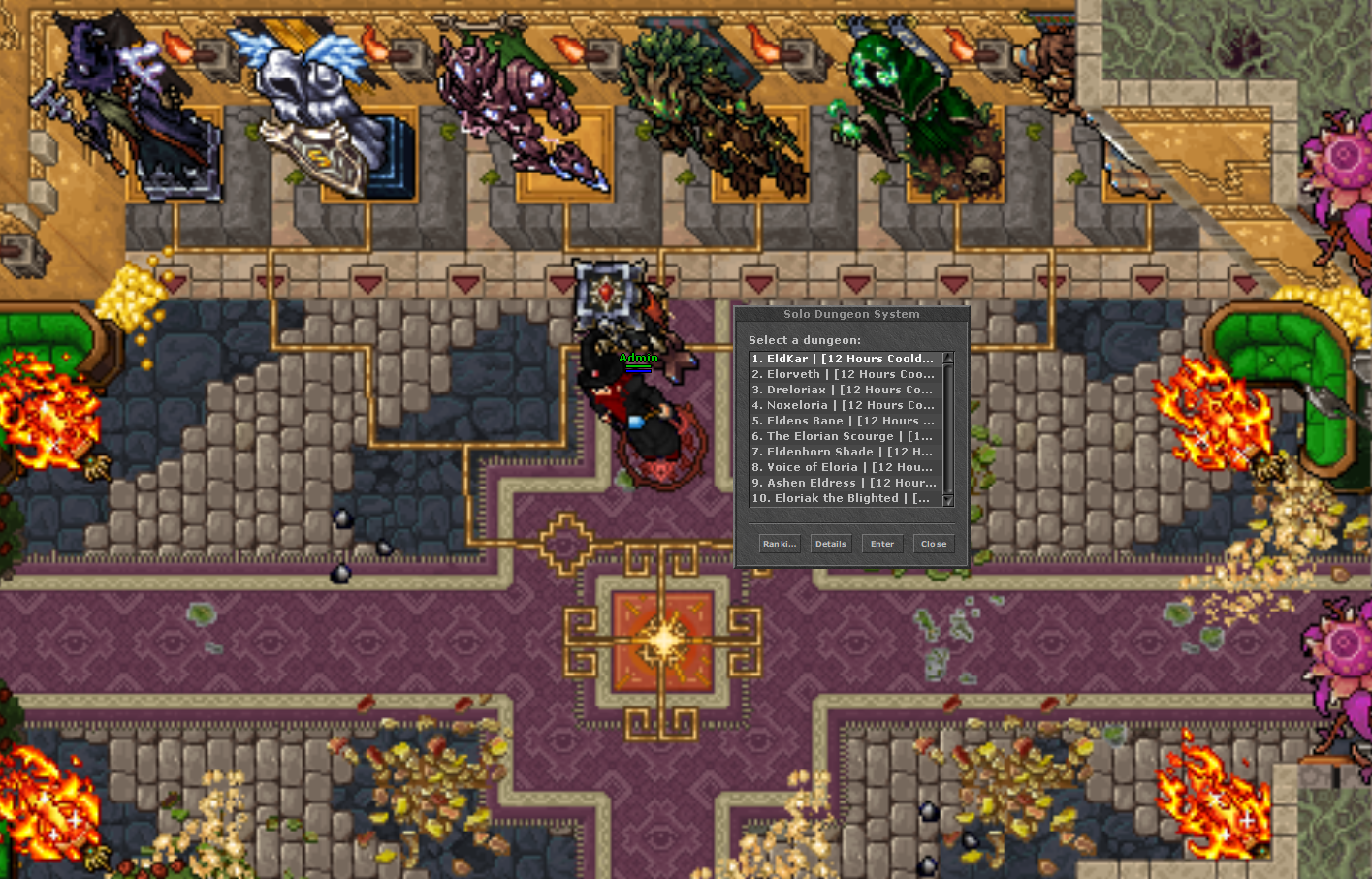Select The Elorian Scourge dungeon

(843, 436)
